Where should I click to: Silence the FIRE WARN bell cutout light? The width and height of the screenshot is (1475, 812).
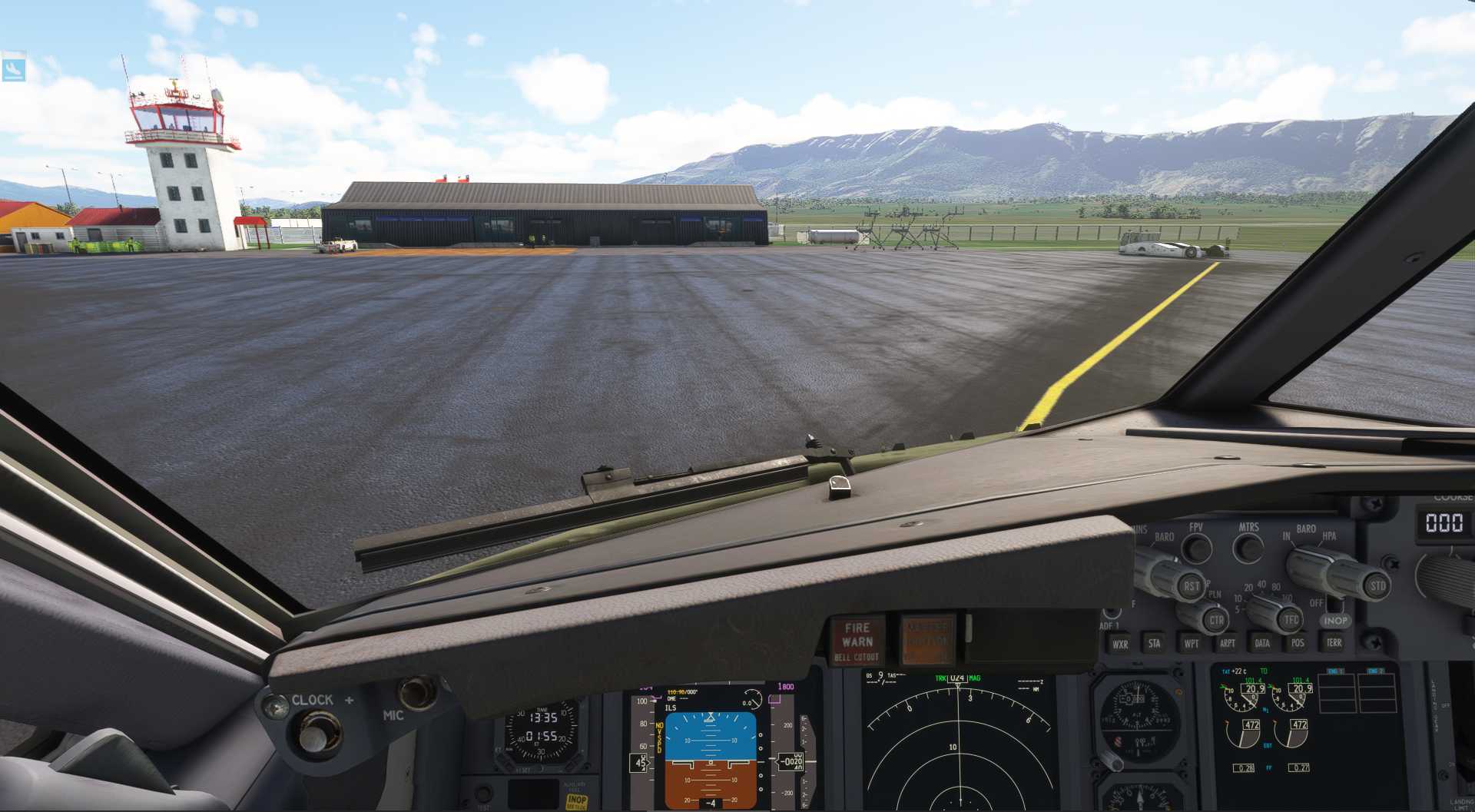tap(857, 640)
